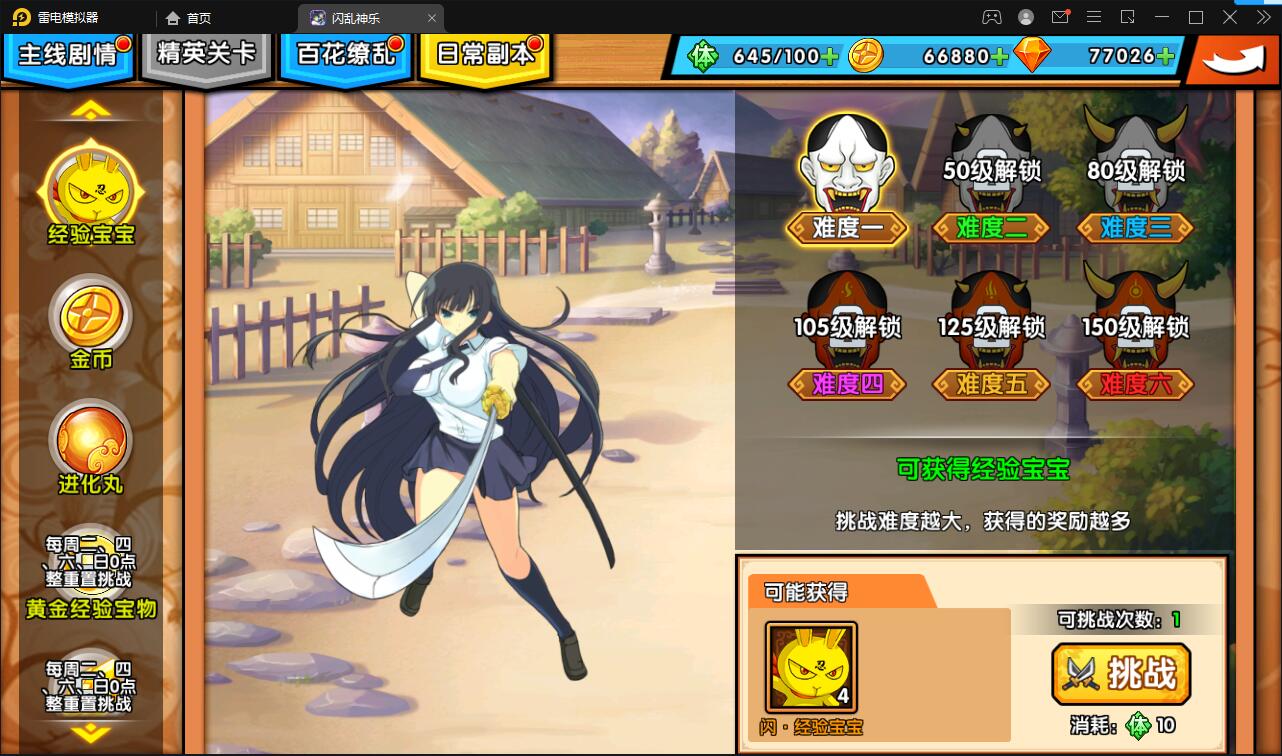Click the mail notification icon in emulator title bar
Image resolution: width=1282 pixels, height=756 pixels.
pyautogui.click(x=1062, y=17)
